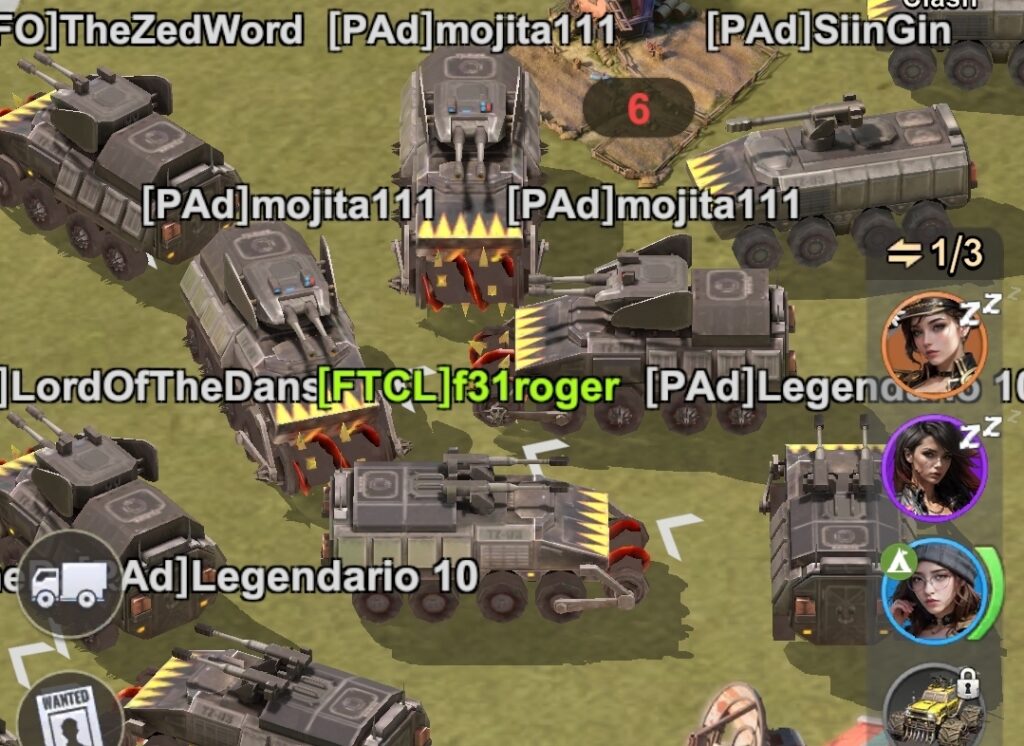Select the glasses-wearing hero with tent badge

934,590
